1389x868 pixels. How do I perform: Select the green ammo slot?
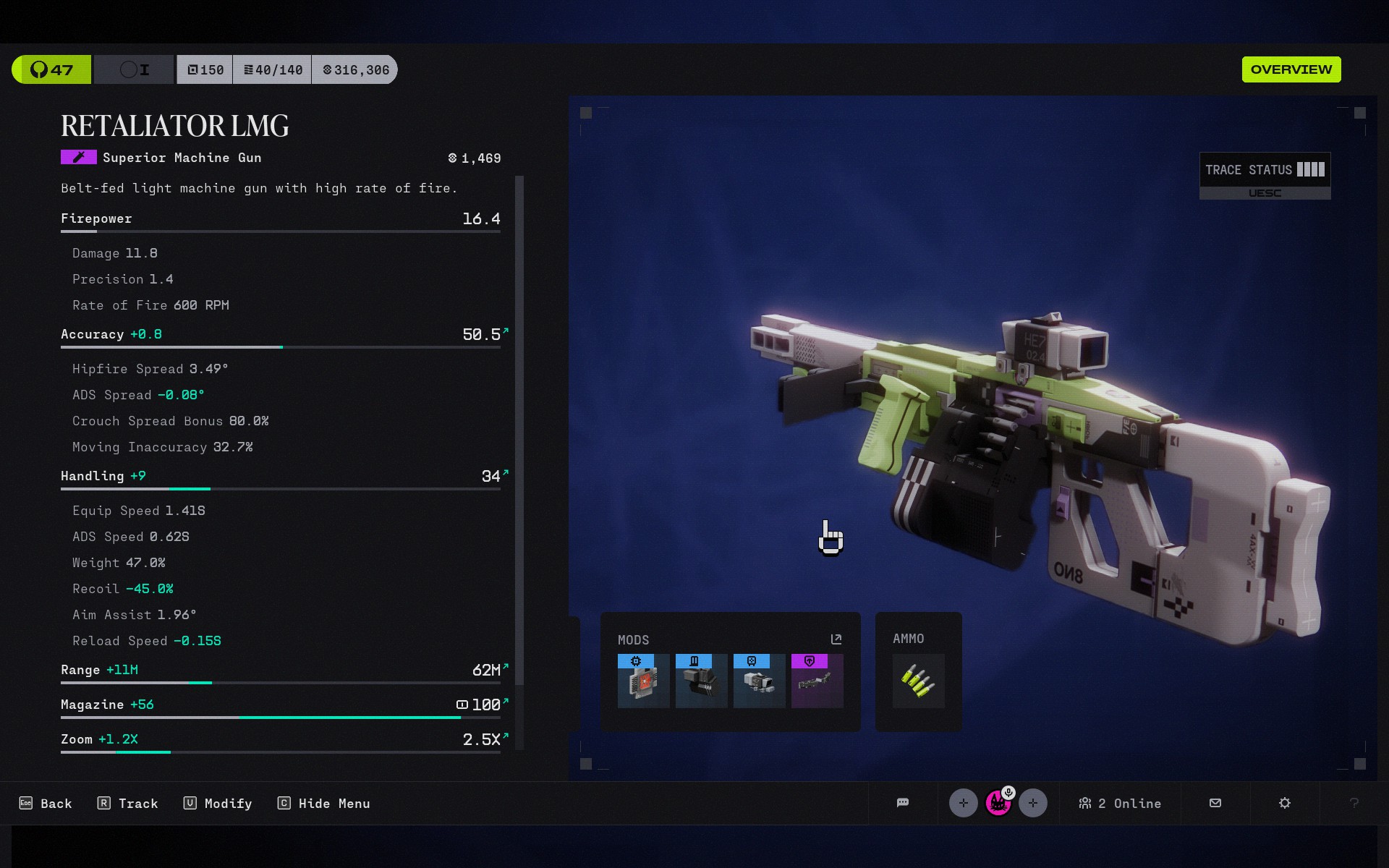[x=918, y=681]
